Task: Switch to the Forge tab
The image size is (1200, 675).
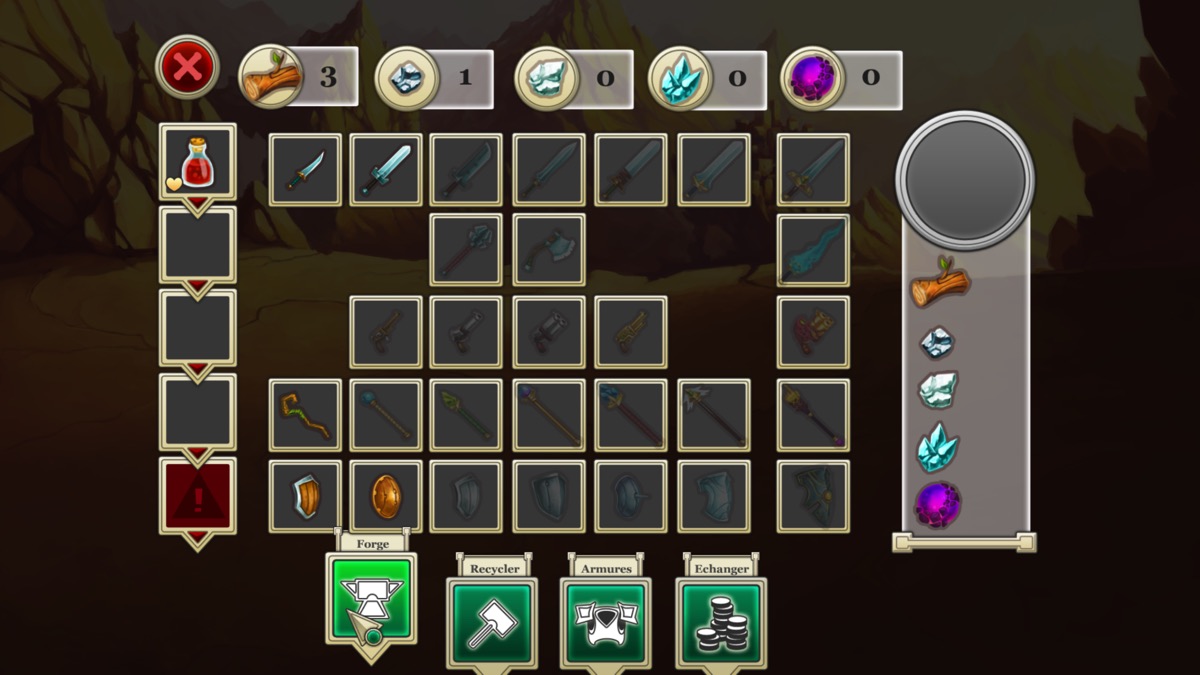Action: [x=371, y=599]
